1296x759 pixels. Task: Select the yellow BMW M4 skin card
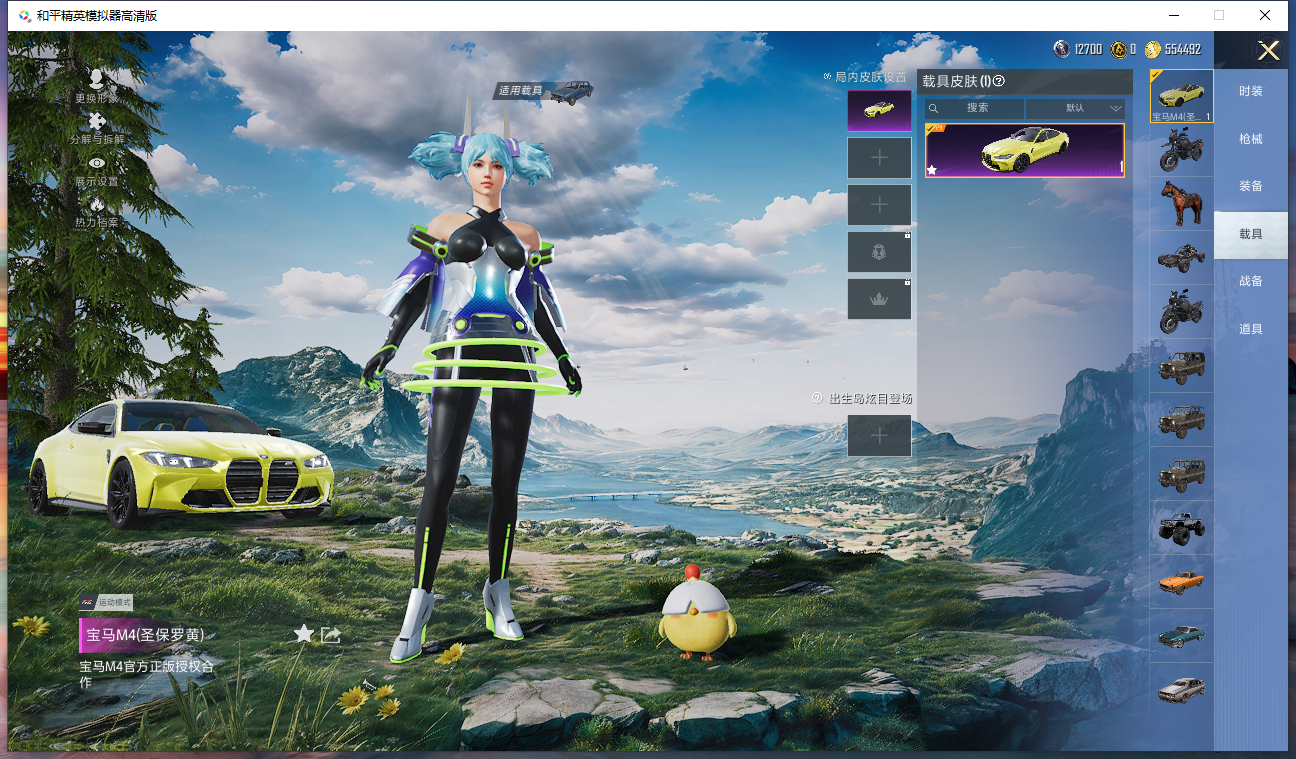1024,150
